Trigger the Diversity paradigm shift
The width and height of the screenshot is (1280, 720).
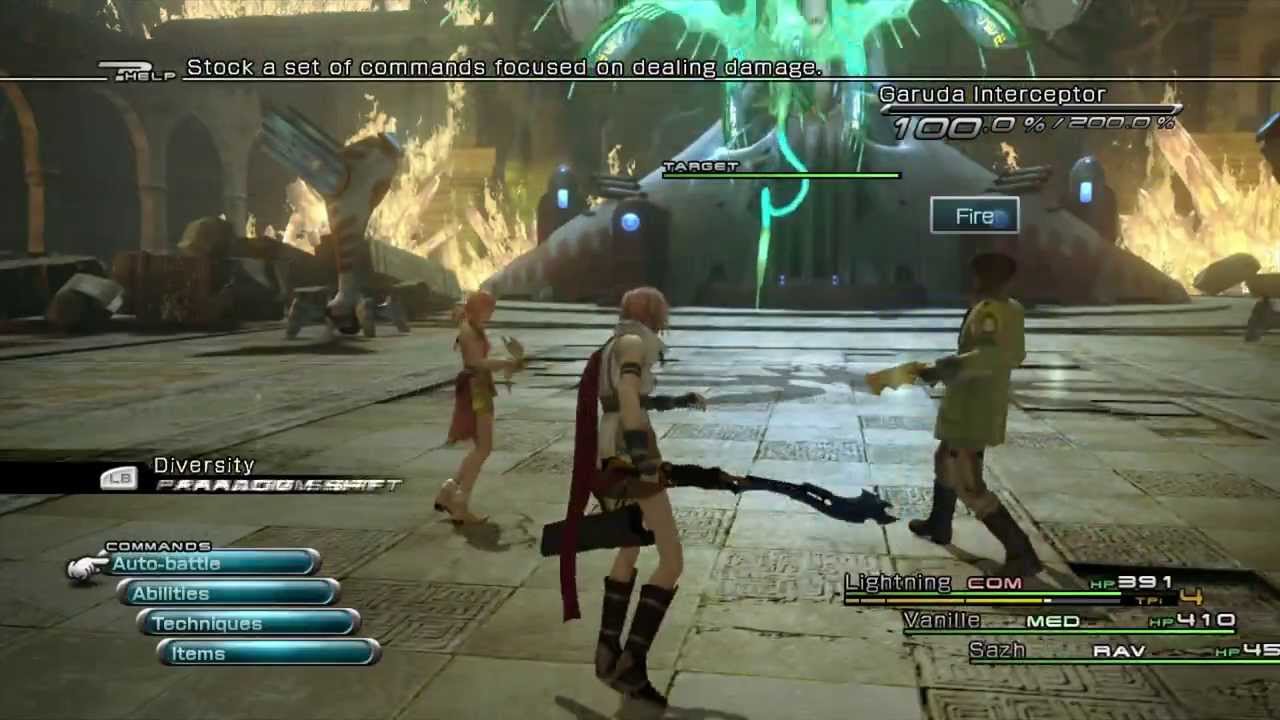point(204,465)
